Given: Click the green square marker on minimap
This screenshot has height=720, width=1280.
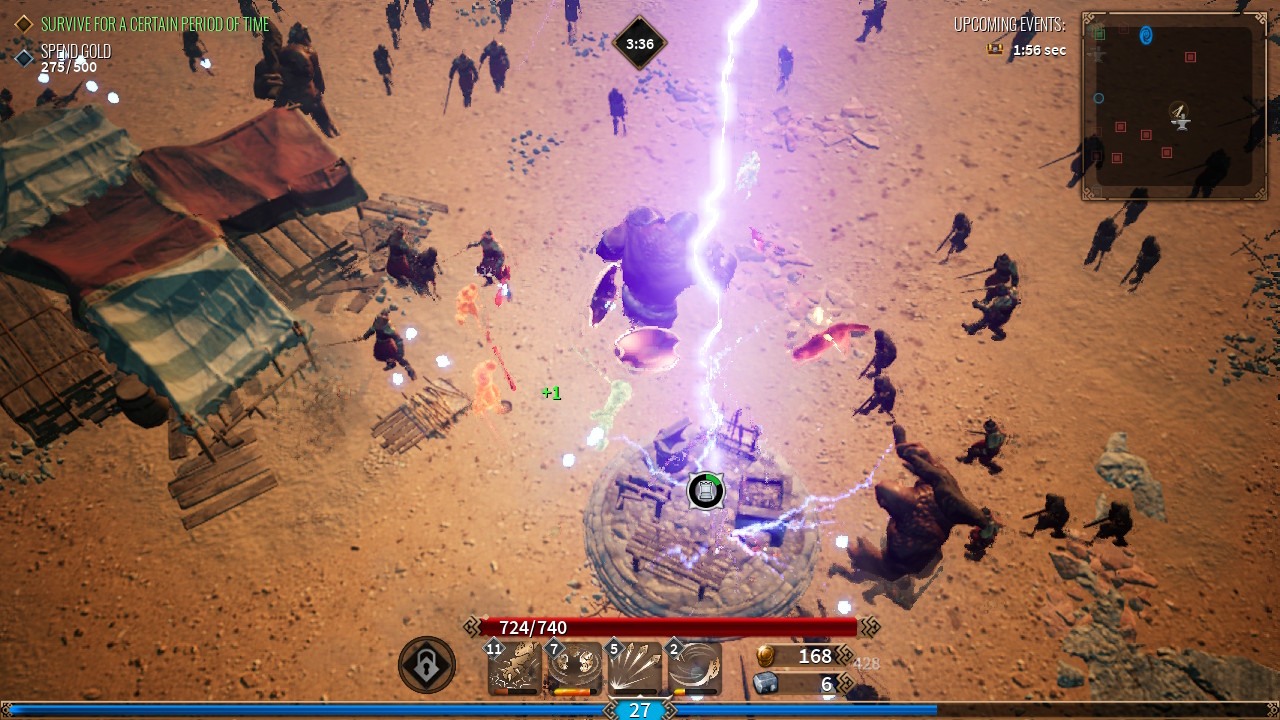Looking at the screenshot, I should (1099, 33).
